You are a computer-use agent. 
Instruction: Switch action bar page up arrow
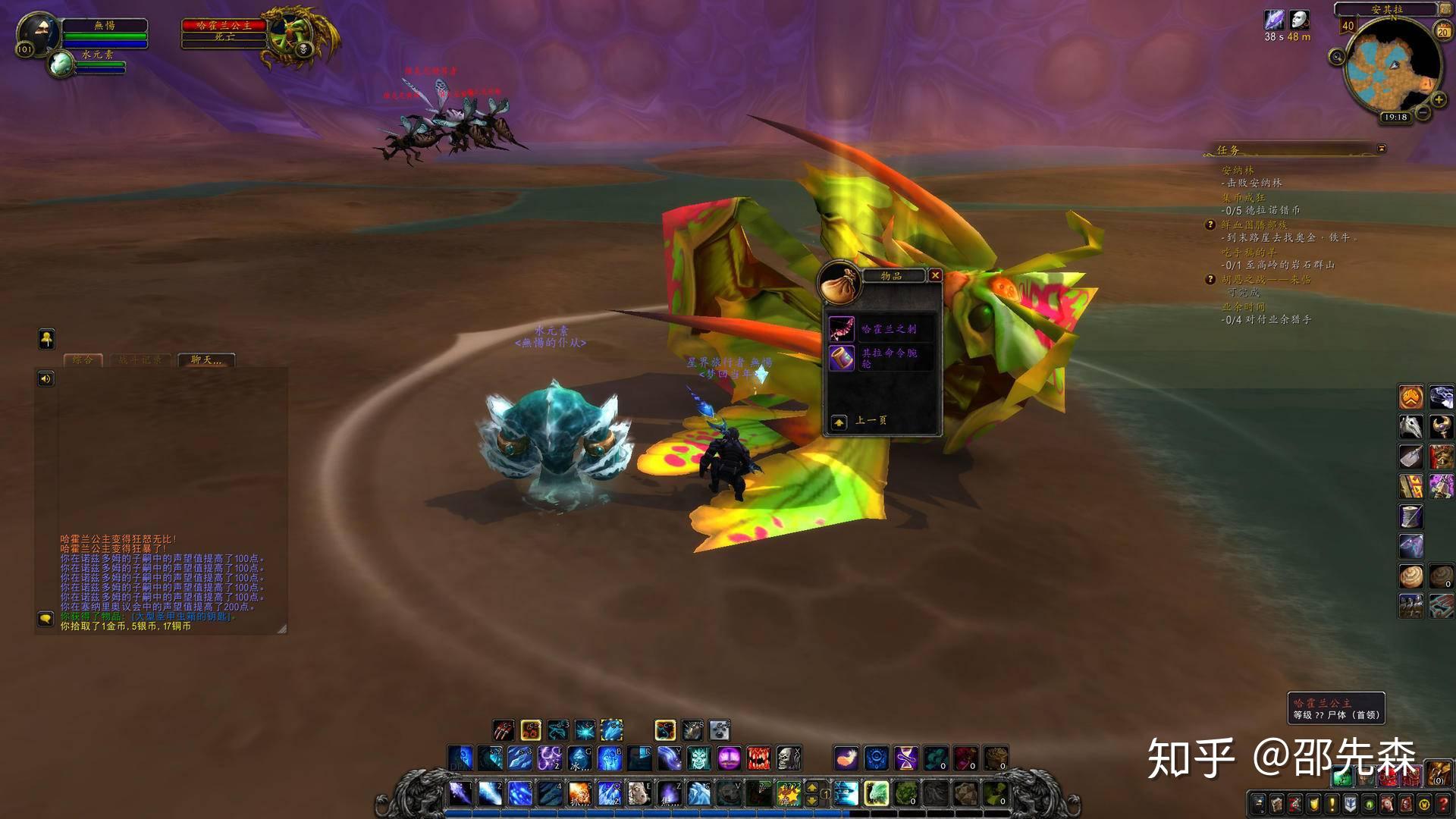coord(811,788)
